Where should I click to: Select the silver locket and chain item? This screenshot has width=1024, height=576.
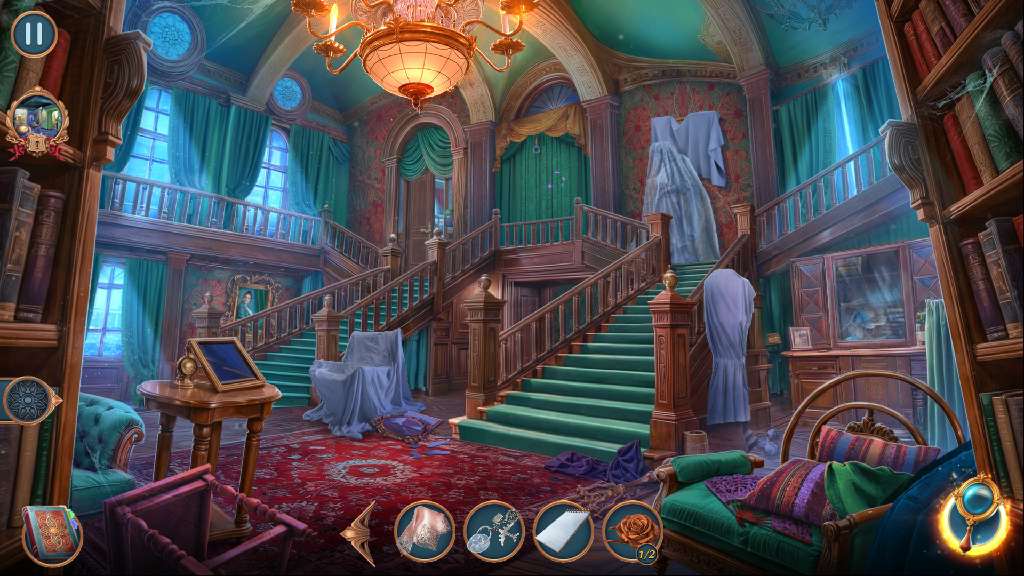pyautogui.click(x=494, y=531)
